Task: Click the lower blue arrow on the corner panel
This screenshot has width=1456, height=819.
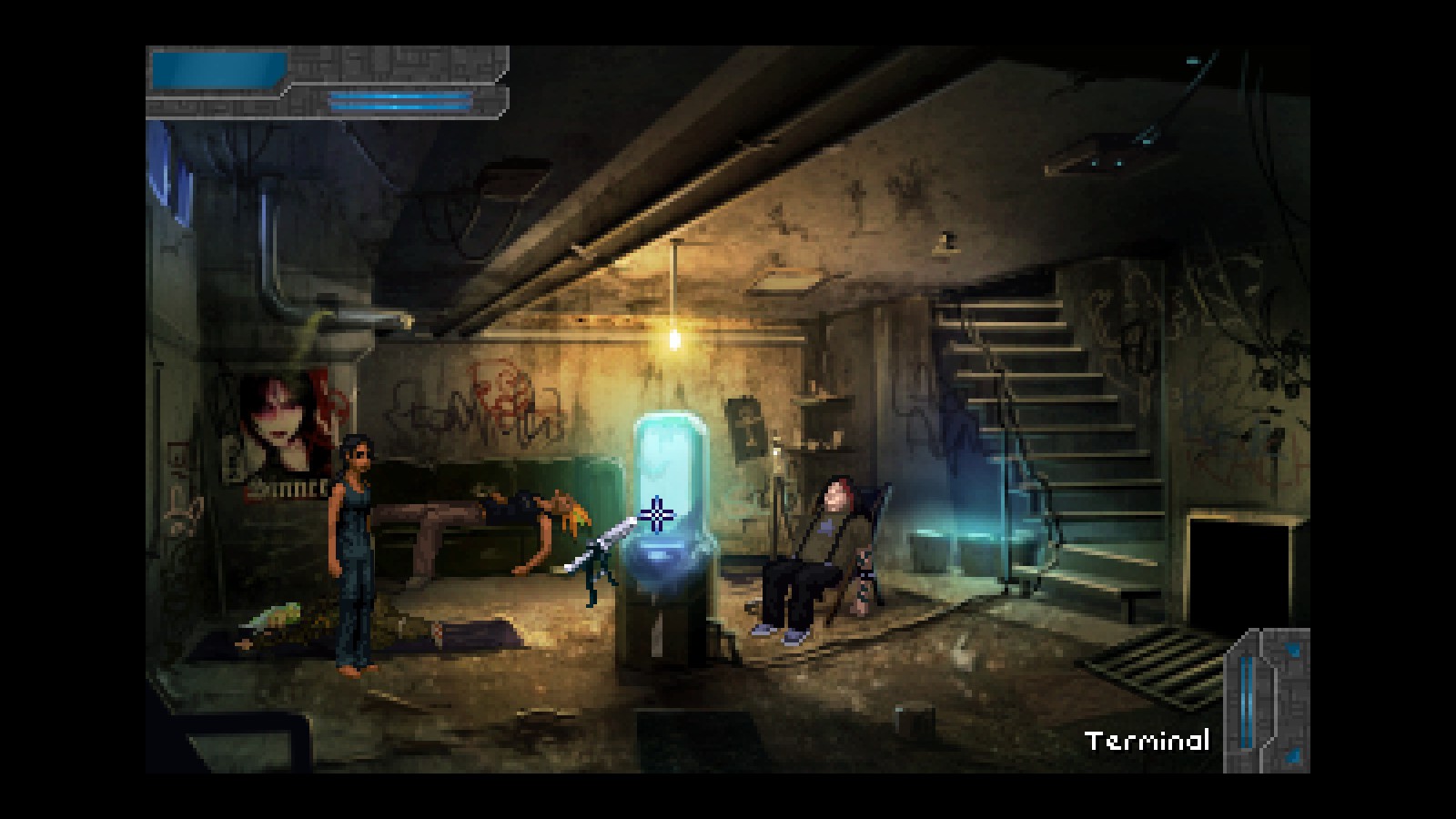Action: pyautogui.click(x=1292, y=754)
